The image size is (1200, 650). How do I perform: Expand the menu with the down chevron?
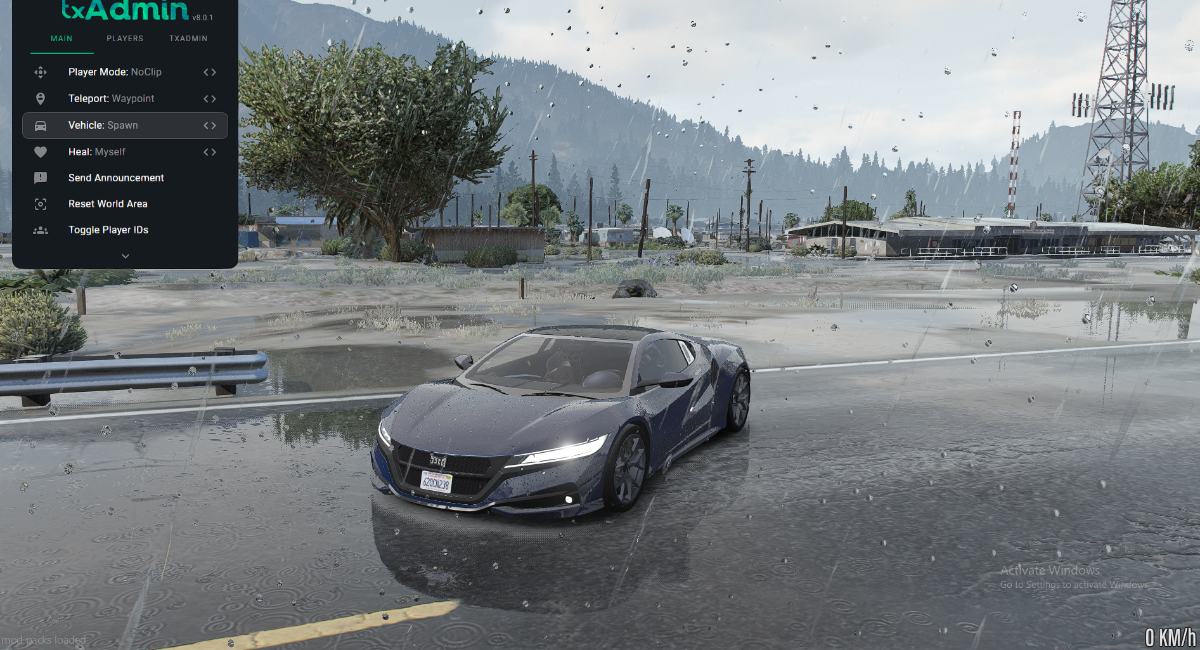[125, 256]
